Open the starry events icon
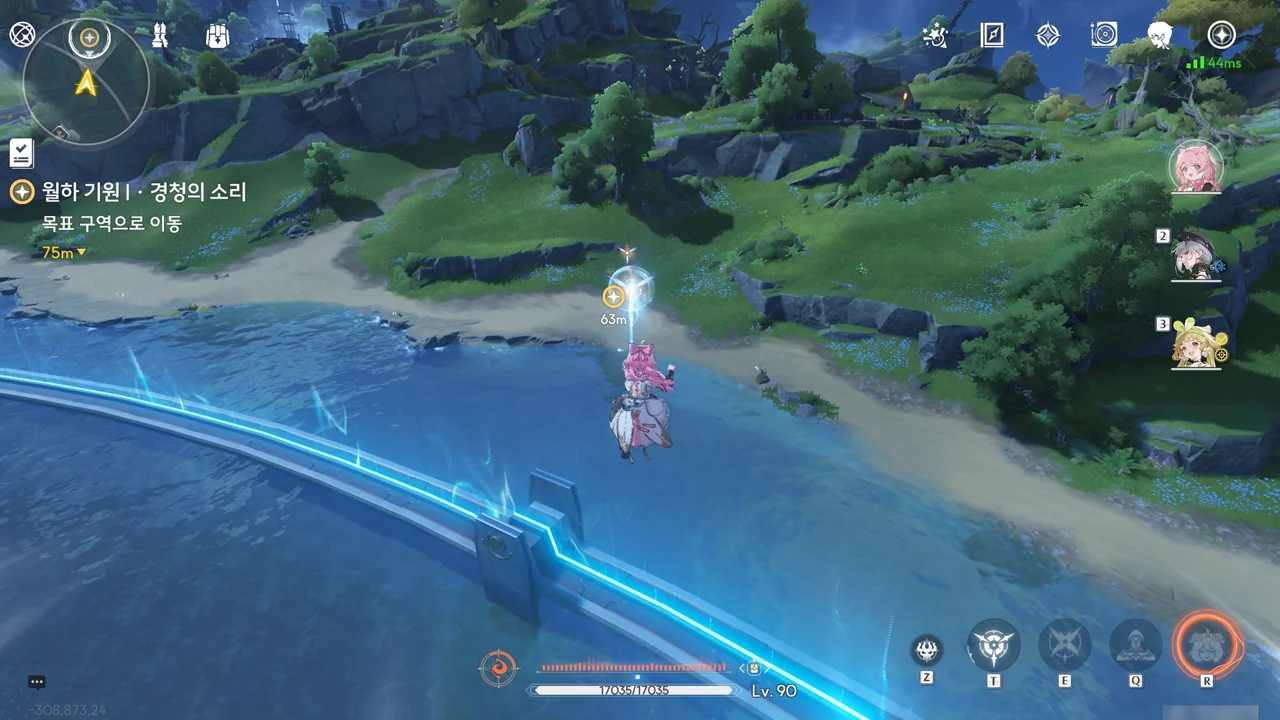Image resolution: width=1280 pixels, height=720 pixels. tap(935, 35)
